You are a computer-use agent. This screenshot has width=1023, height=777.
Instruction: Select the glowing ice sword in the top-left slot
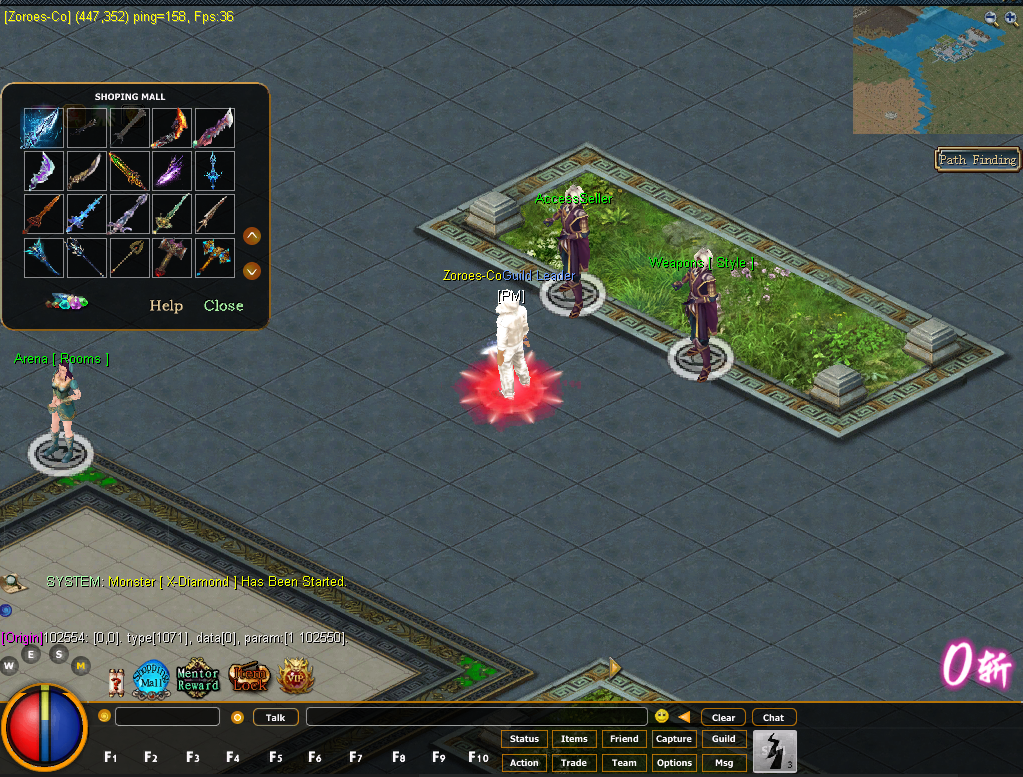point(43,128)
